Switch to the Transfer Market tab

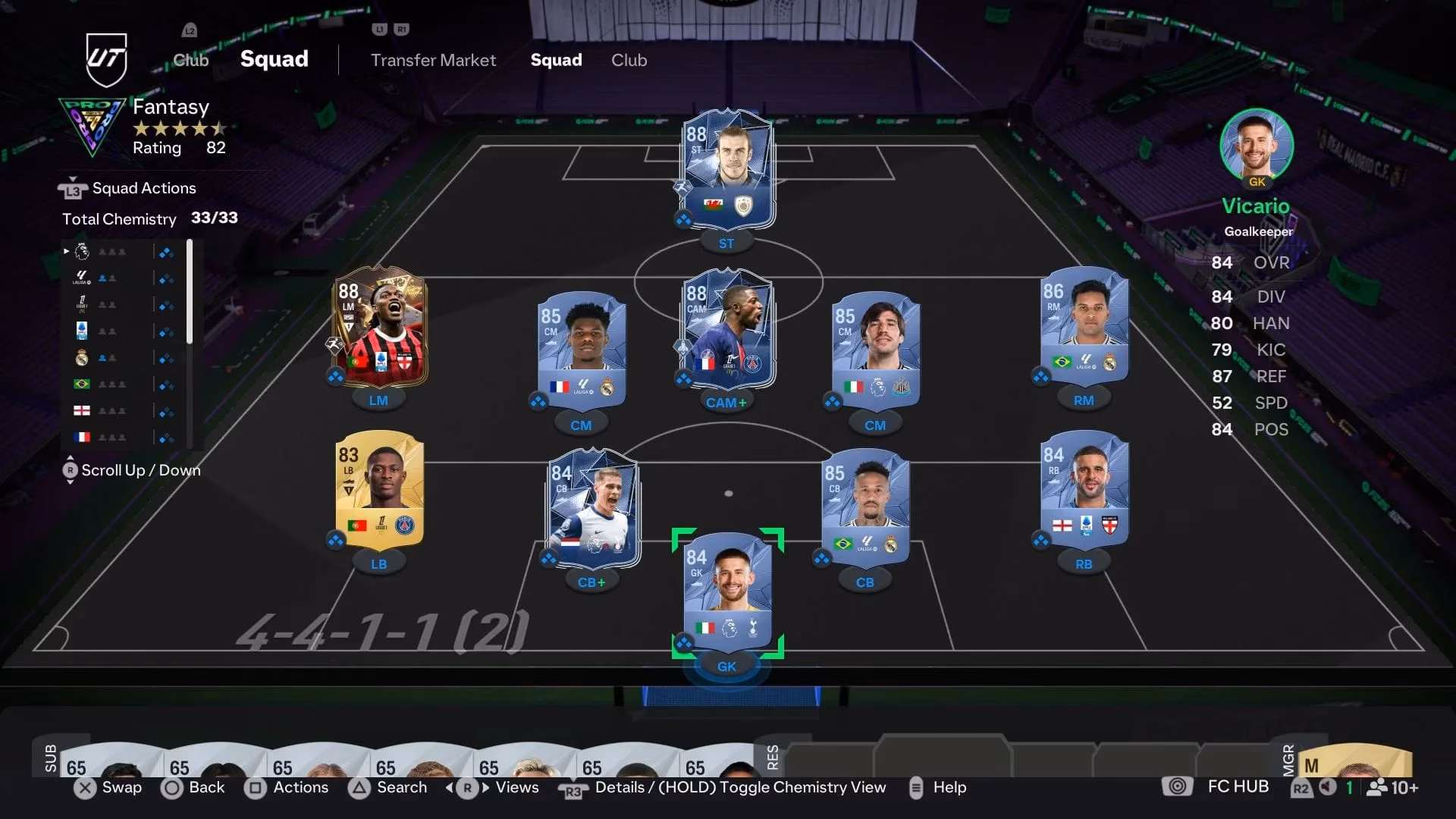click(x=432, y=60)
